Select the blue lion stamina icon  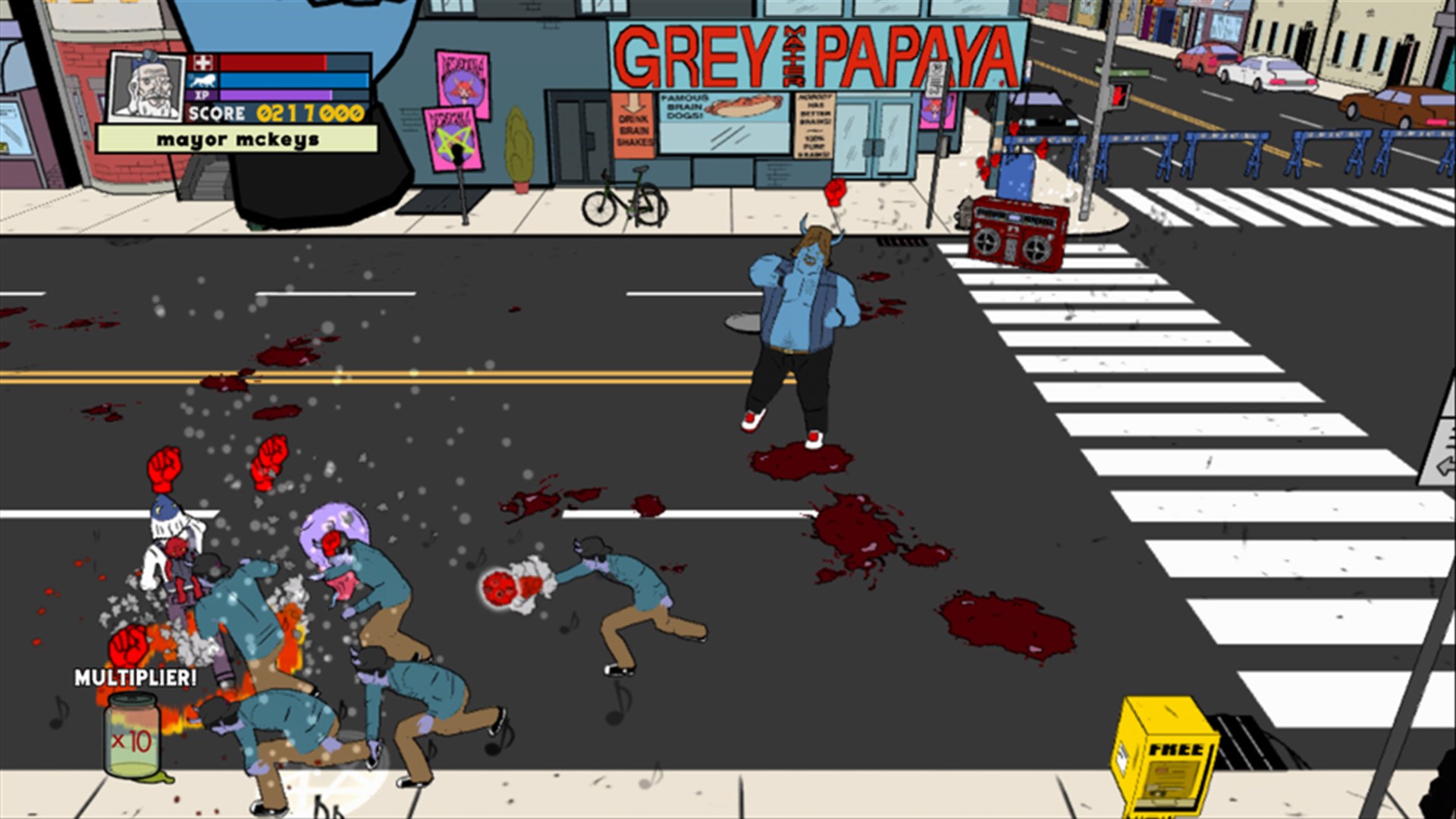click(x=203, y=81)
